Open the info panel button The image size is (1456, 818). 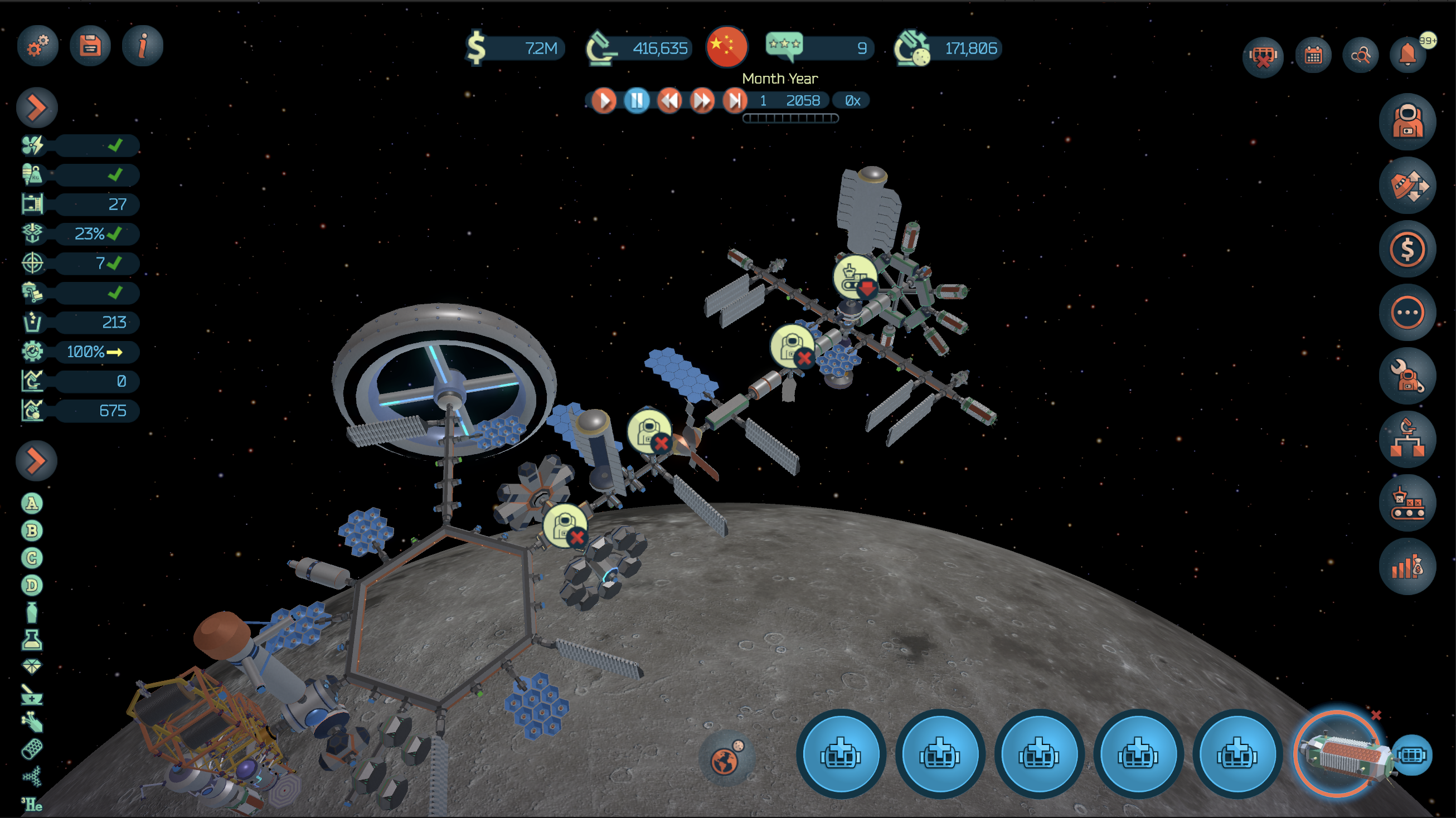[143, 46]
